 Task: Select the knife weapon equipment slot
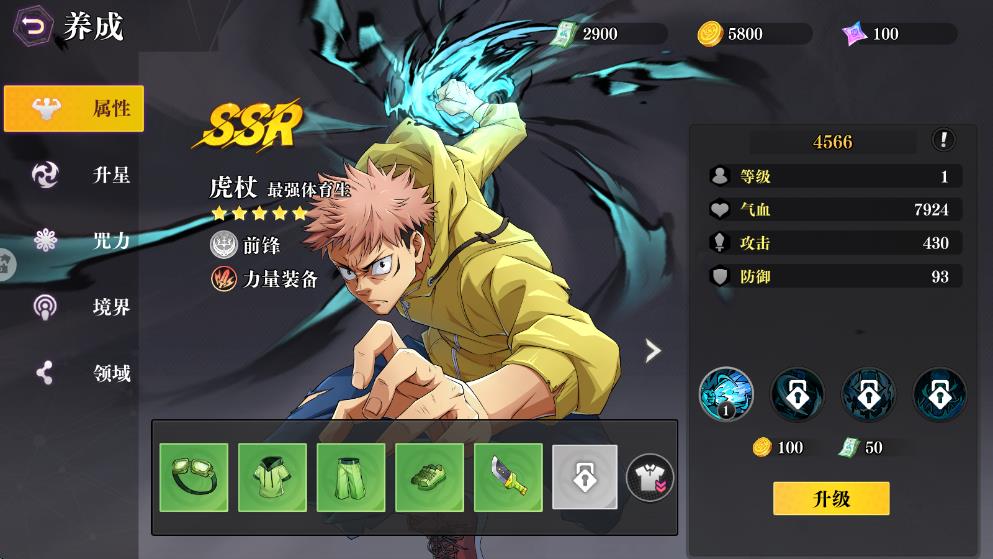coord(508,478)
